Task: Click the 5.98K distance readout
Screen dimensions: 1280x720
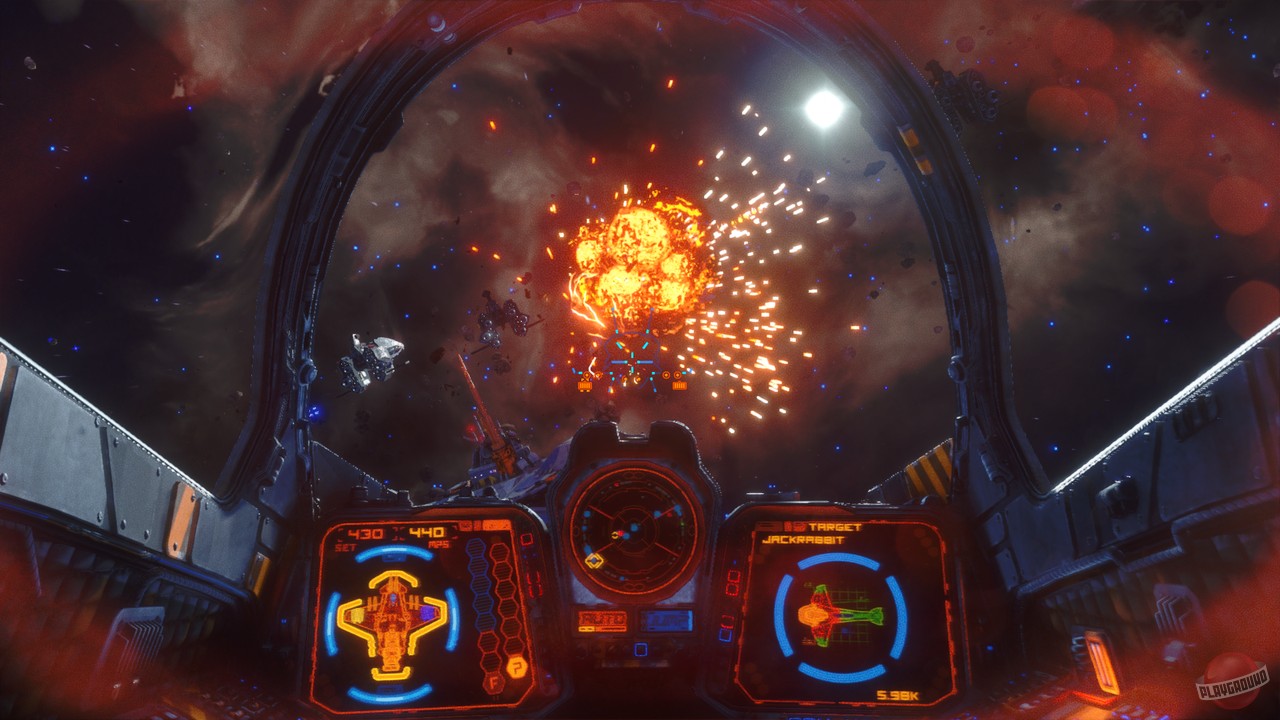Action: [x=899, y=694]
